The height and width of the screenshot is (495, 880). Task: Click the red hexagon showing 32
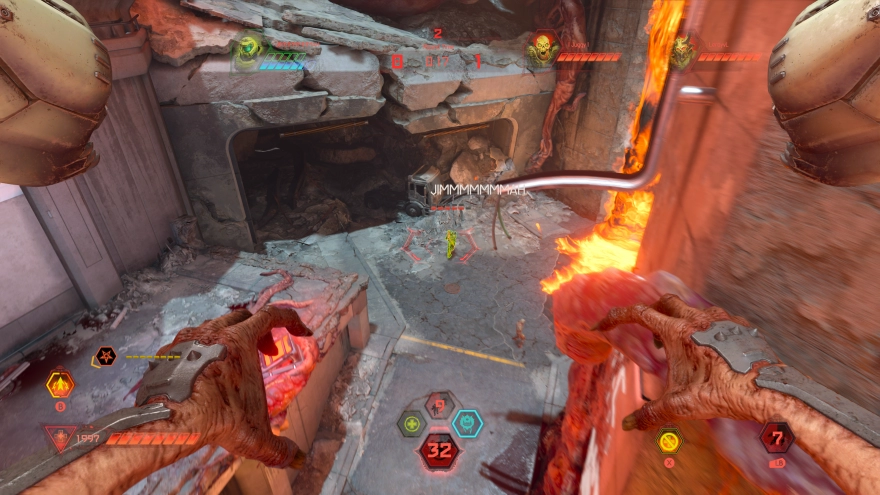[x=439, y=451]
